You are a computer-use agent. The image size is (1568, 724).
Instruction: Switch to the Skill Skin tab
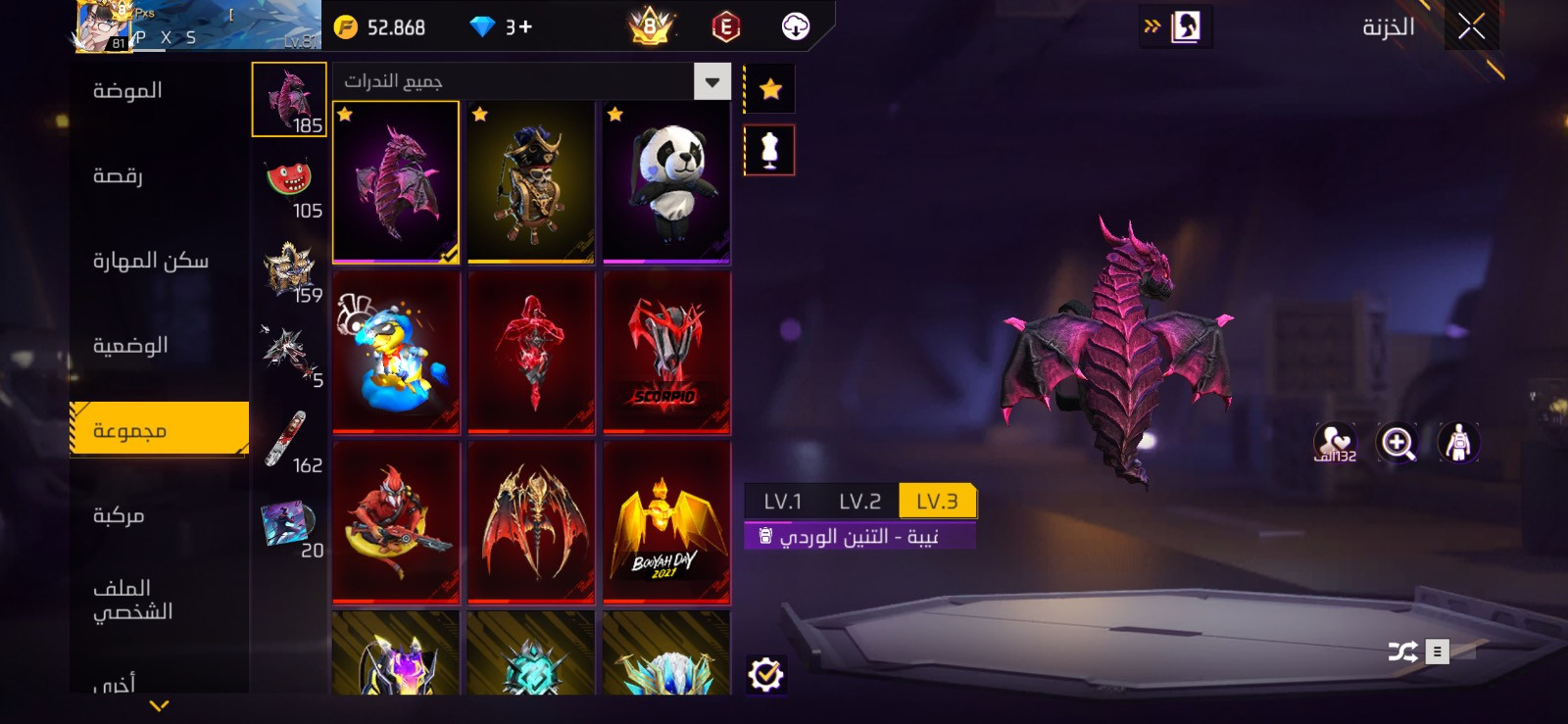pyautogui.click(x=150, y=261)
